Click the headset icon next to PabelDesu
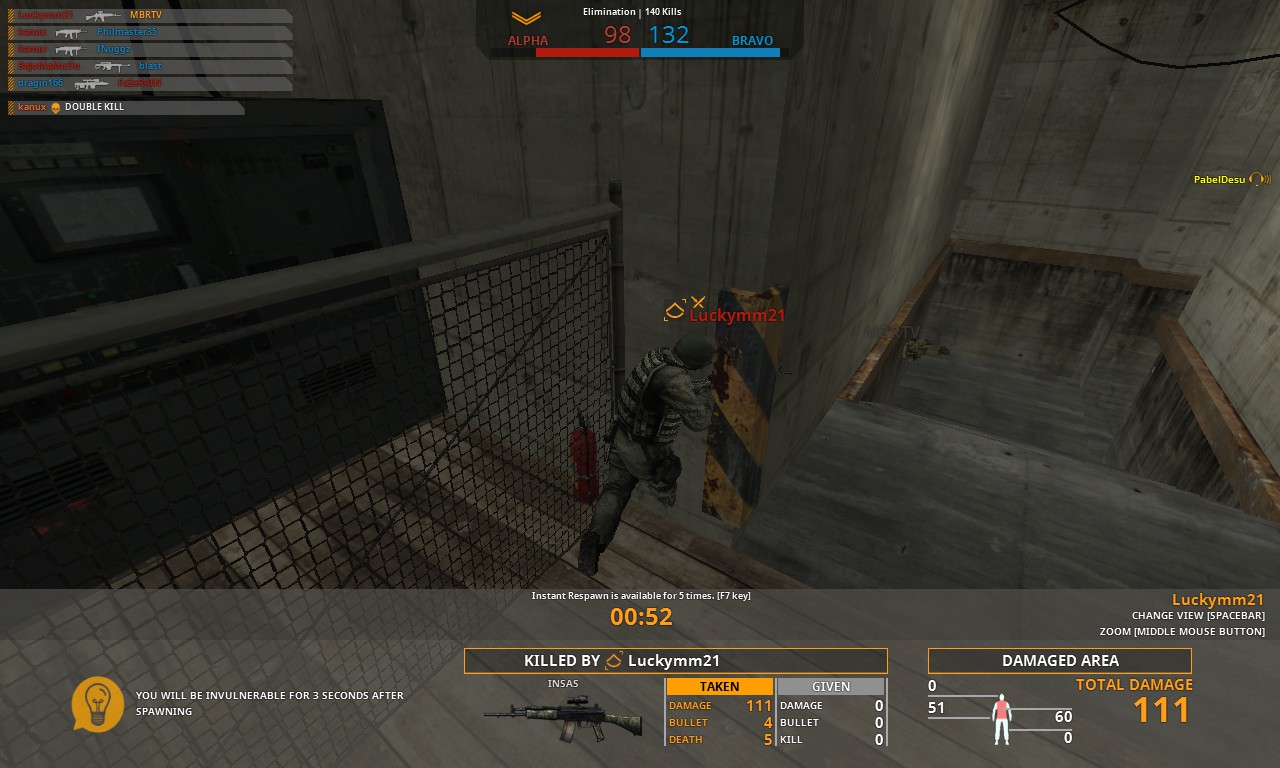Viewport: 1280px width, 768px height. point(1259,180)
